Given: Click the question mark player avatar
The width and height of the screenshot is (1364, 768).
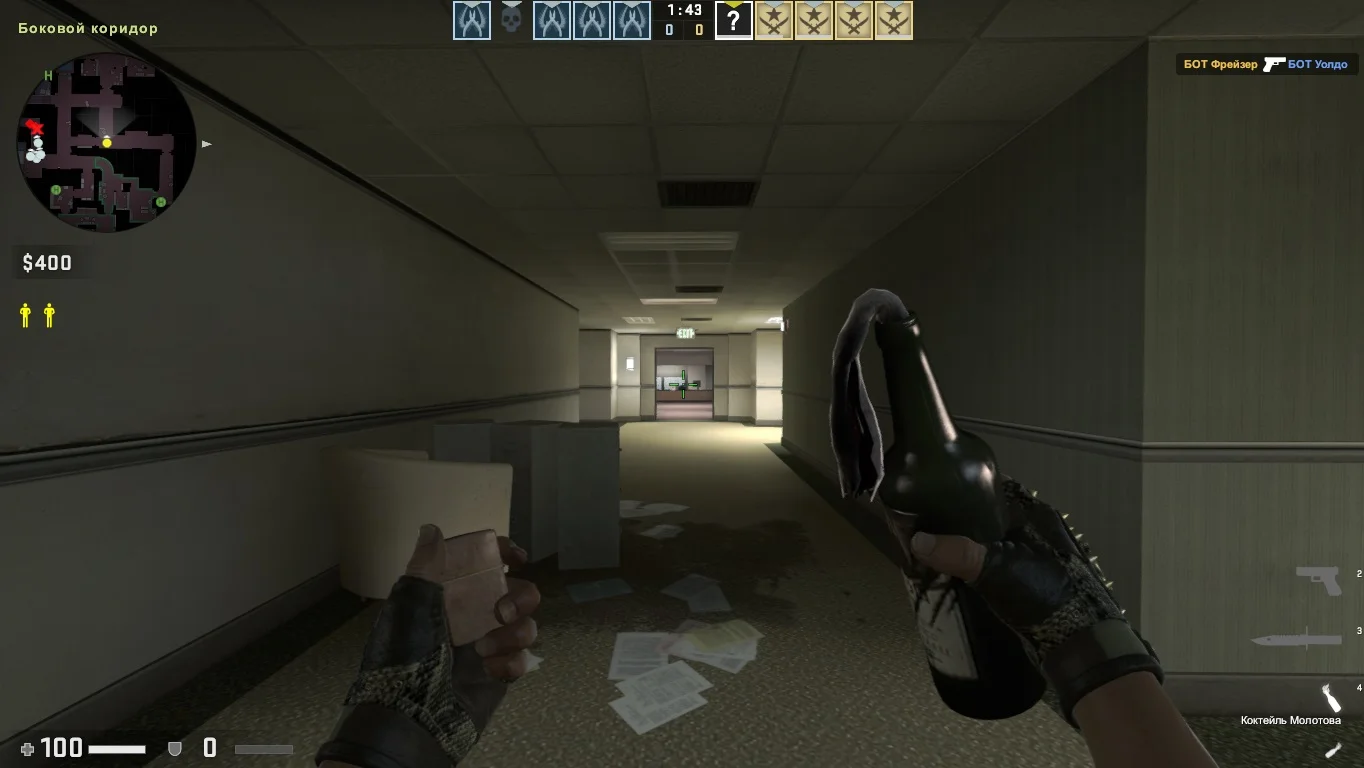Looking at the screenshot, I should coord(733,20).
